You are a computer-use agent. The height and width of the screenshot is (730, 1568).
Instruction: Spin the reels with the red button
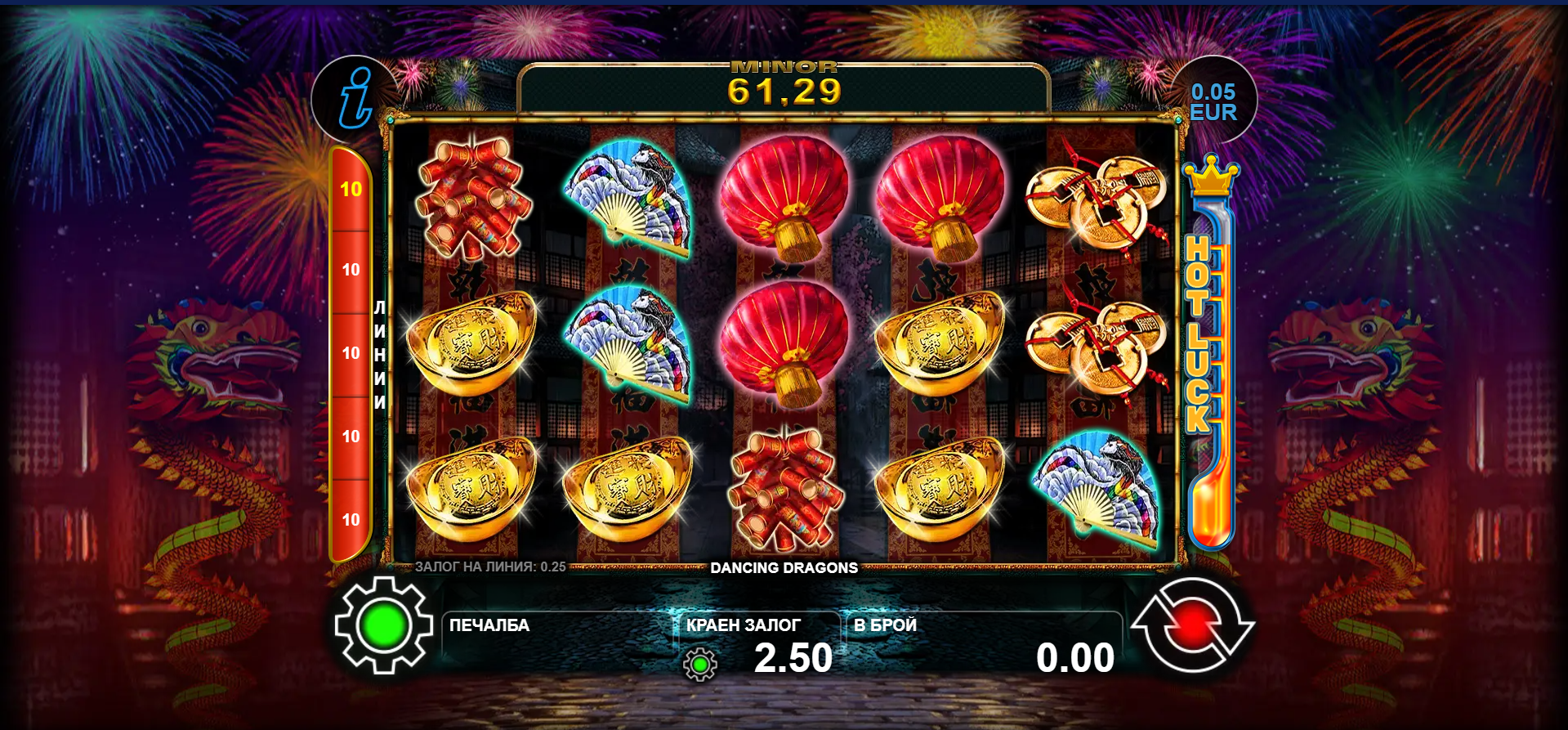(1192, 625)
